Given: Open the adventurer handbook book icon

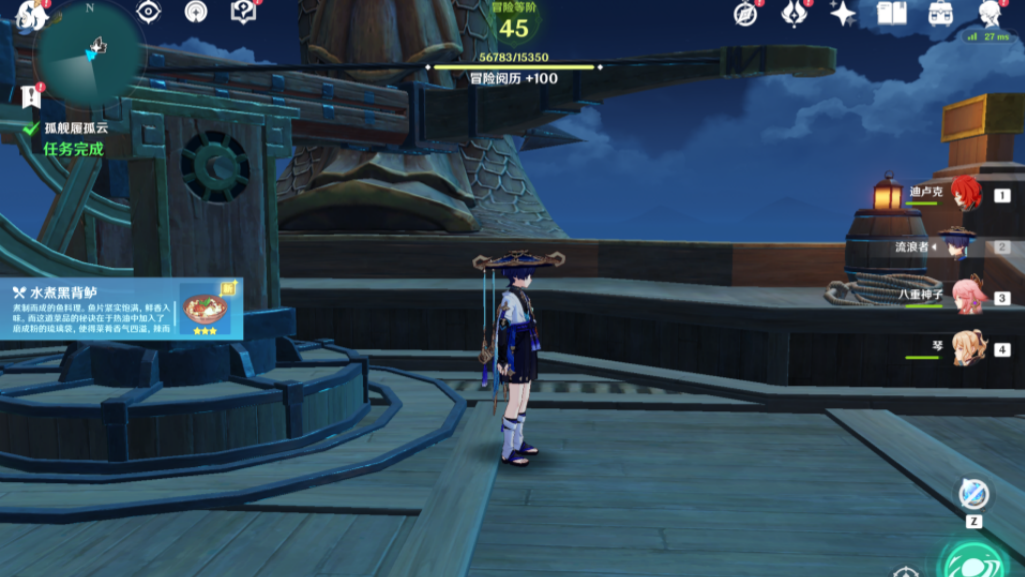Looking at the screenshot, I should click(x=891, y=14).
